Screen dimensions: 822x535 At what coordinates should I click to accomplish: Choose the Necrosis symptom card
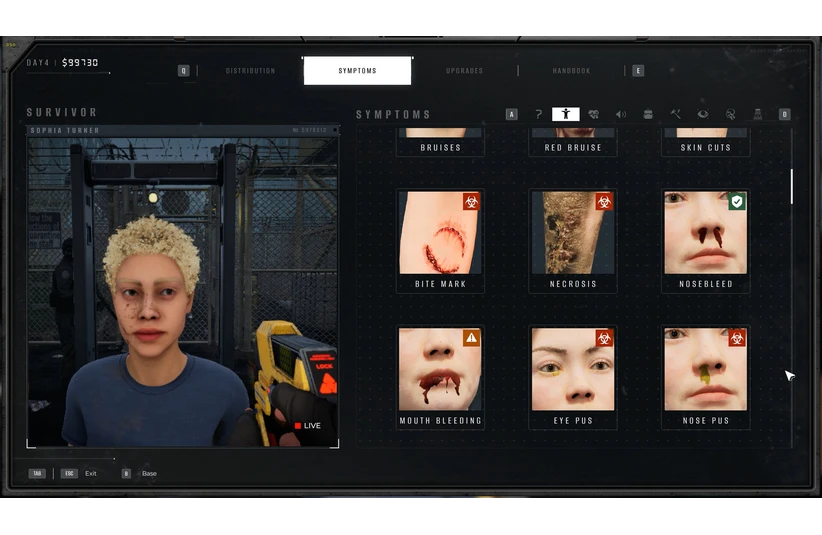[x=573, y=240]
